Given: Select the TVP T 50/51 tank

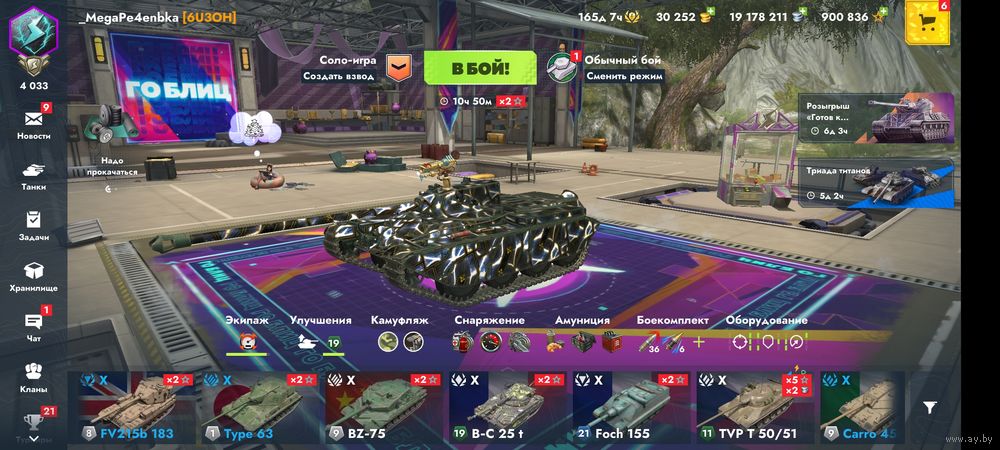Looking at the screenshot, I should pyautogui.click(x=756, y=408).
